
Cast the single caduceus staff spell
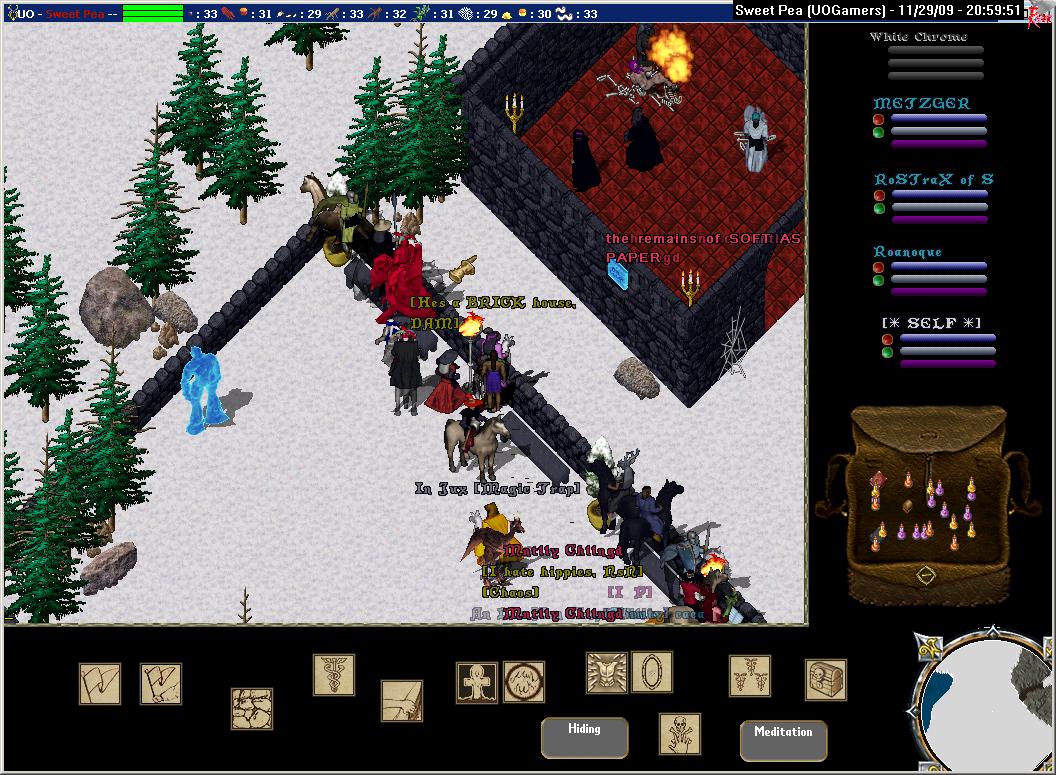point(334,674)
